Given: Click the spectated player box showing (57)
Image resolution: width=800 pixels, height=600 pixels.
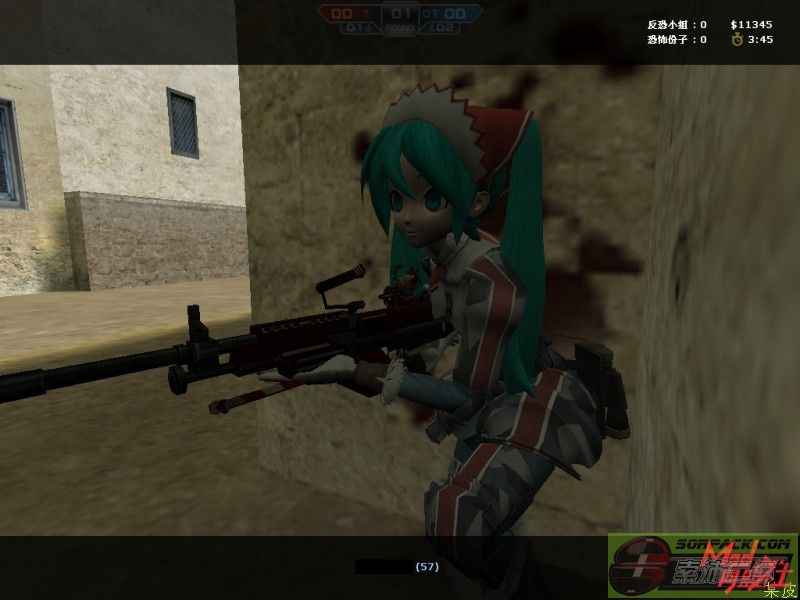Looking at the screenshot, I should [x=400, y=567].
